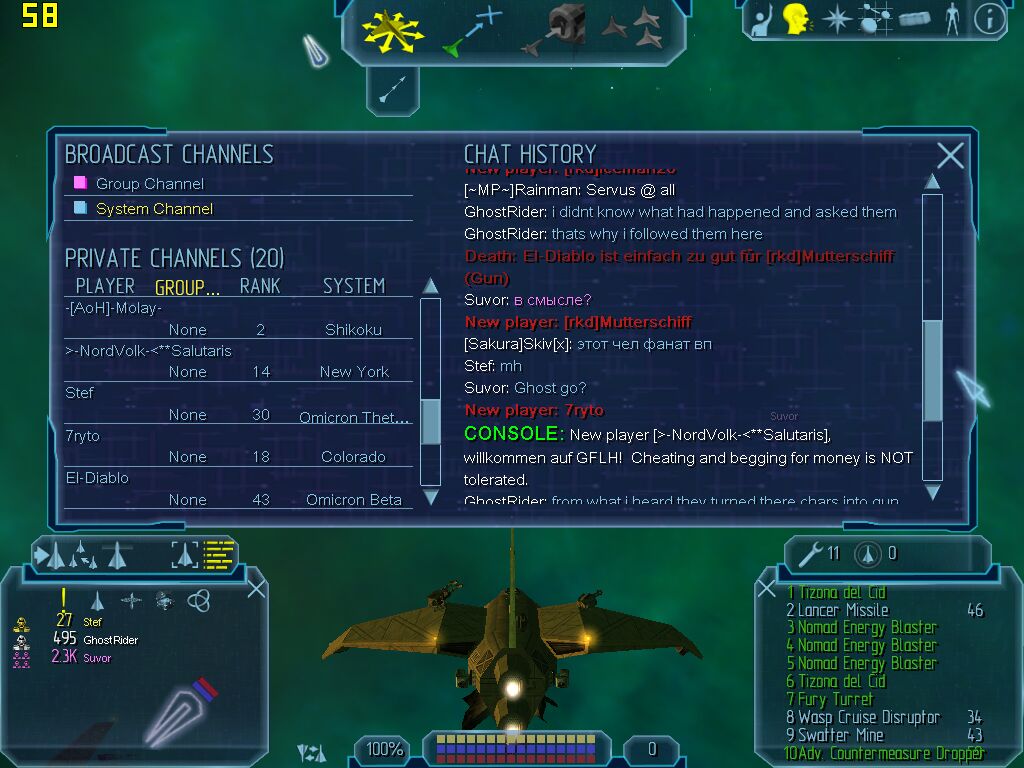Activate the Go To maneuver icon
Image resolution: width=1024 pixels, height=768 pixels.
472,30
